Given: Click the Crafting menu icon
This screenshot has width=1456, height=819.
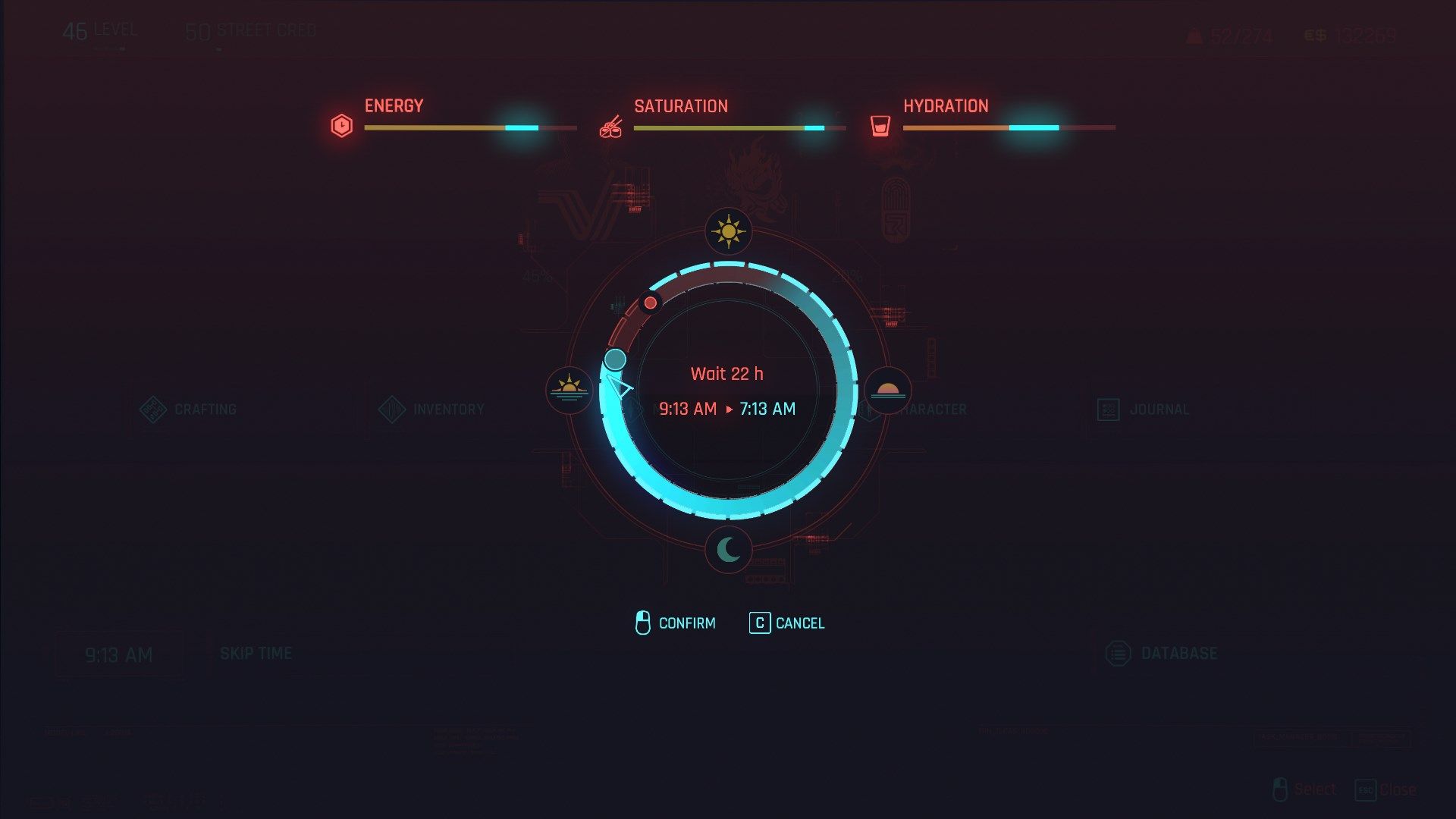Looking at the screenshot, I should point(154,408).
